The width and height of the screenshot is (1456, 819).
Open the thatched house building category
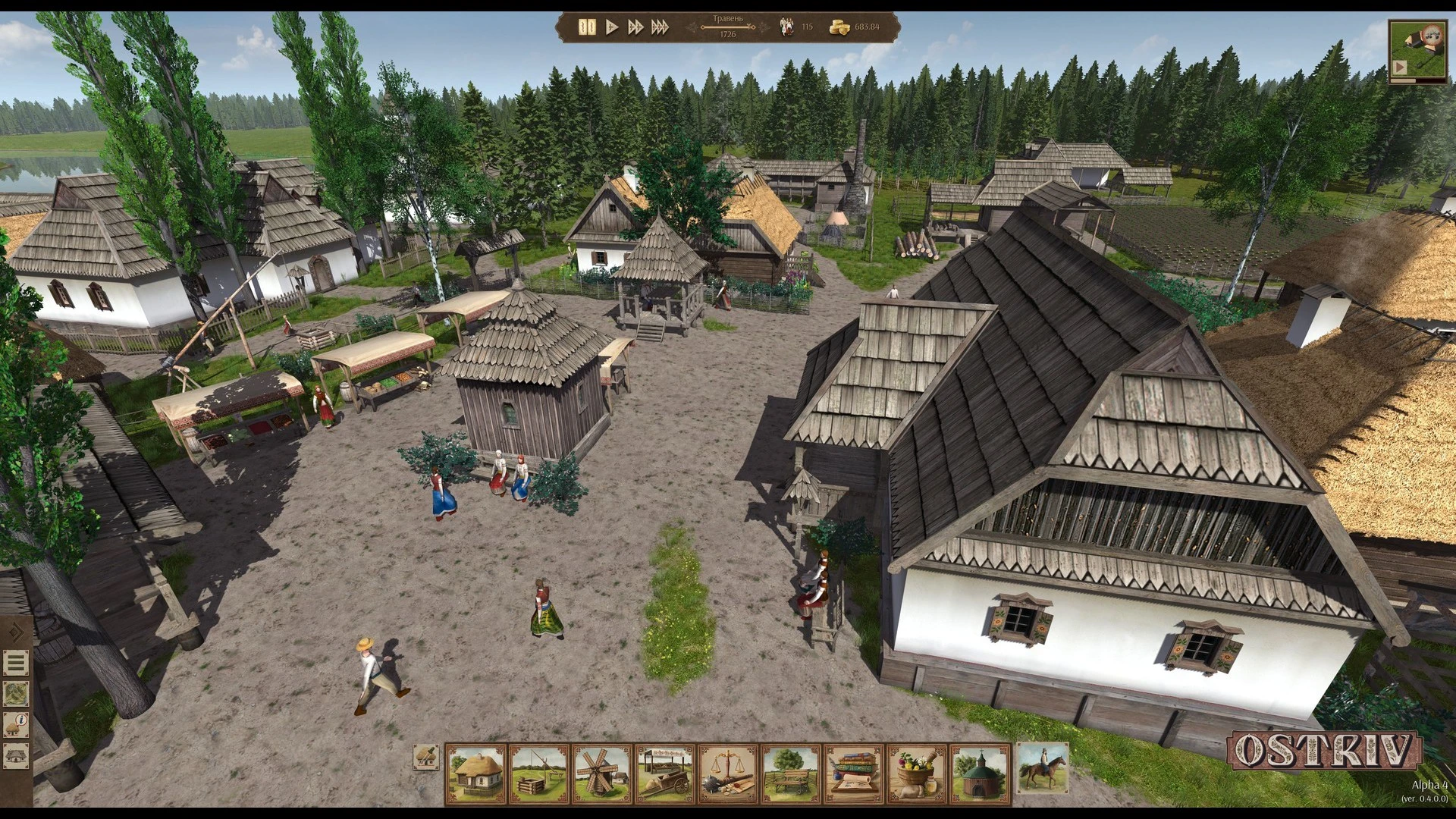(x=476, y=773)
